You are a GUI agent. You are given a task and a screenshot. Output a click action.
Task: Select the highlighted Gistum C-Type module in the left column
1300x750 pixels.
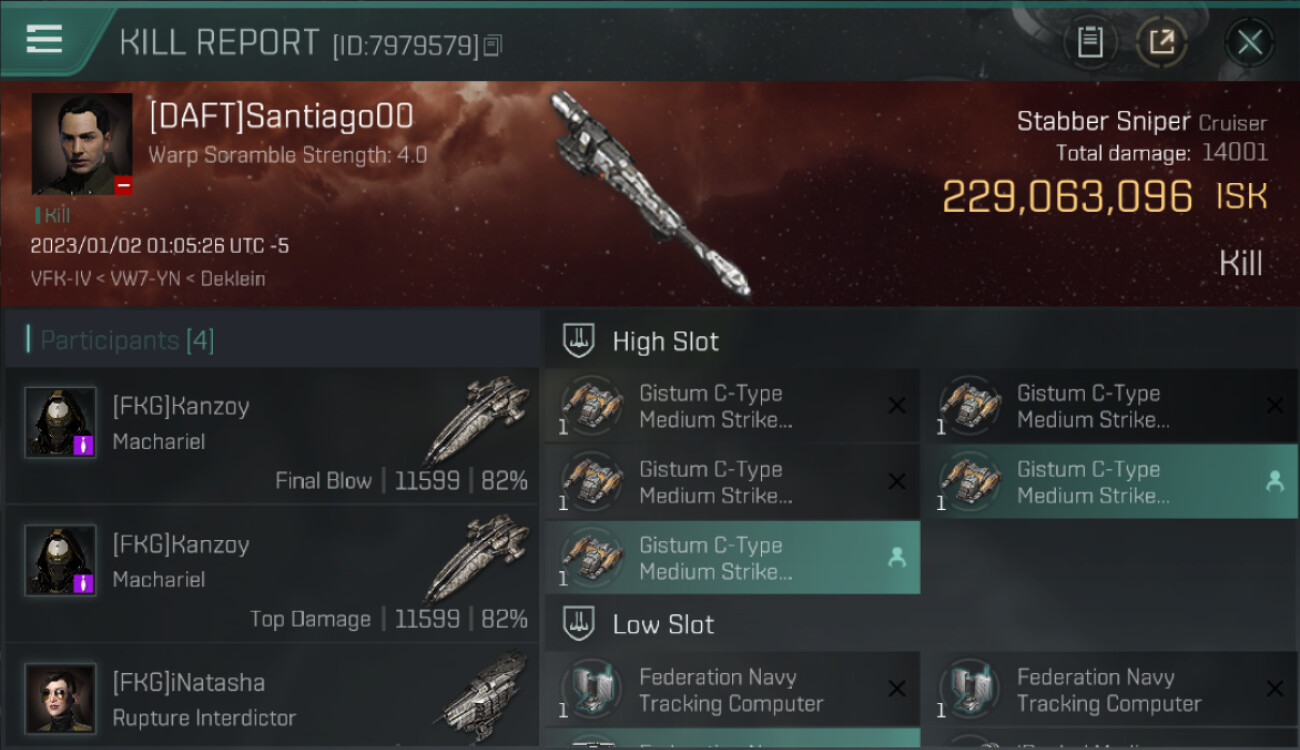point(732,558)
